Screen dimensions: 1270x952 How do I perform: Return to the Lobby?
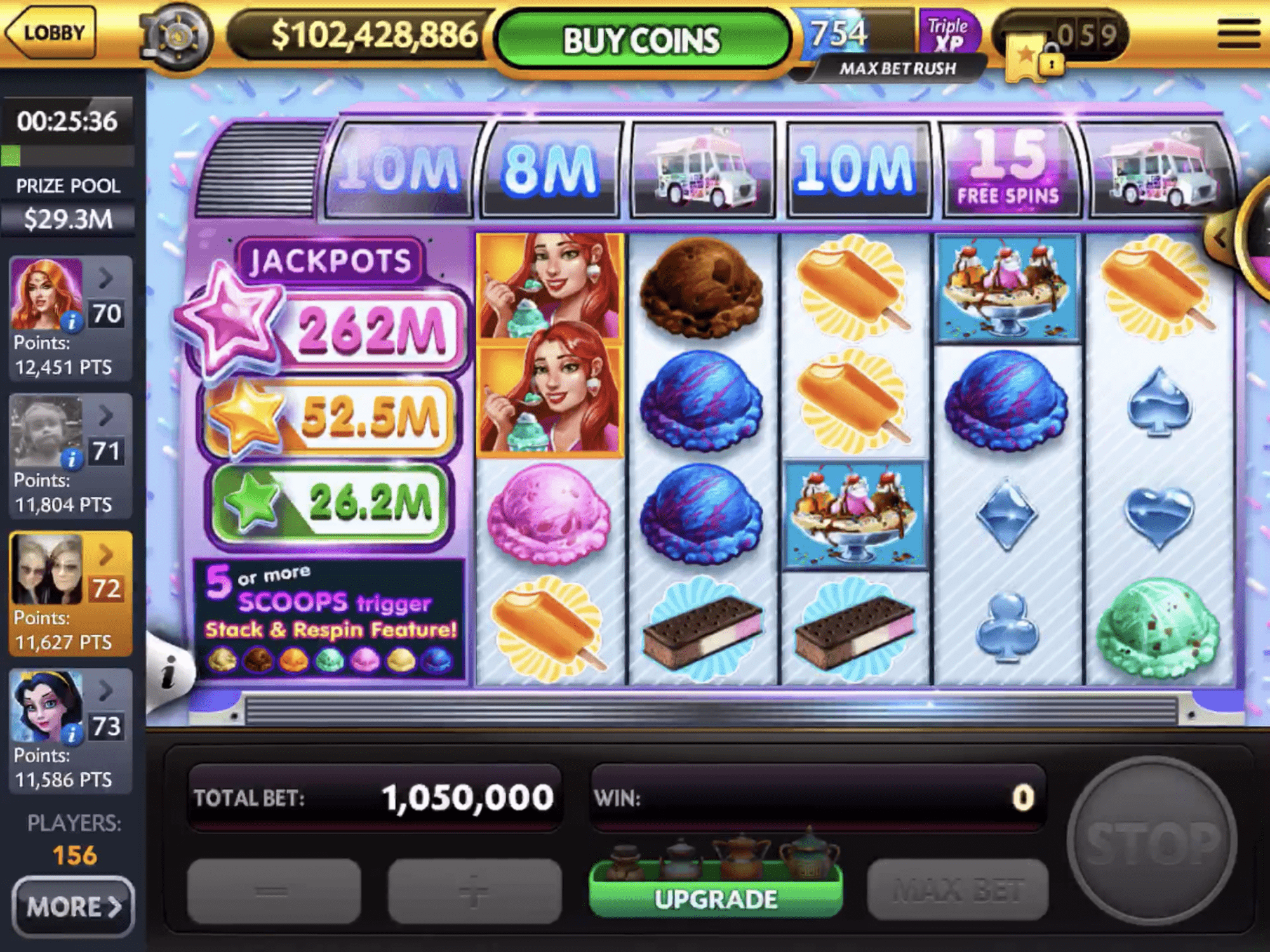(x=52, y=33)
